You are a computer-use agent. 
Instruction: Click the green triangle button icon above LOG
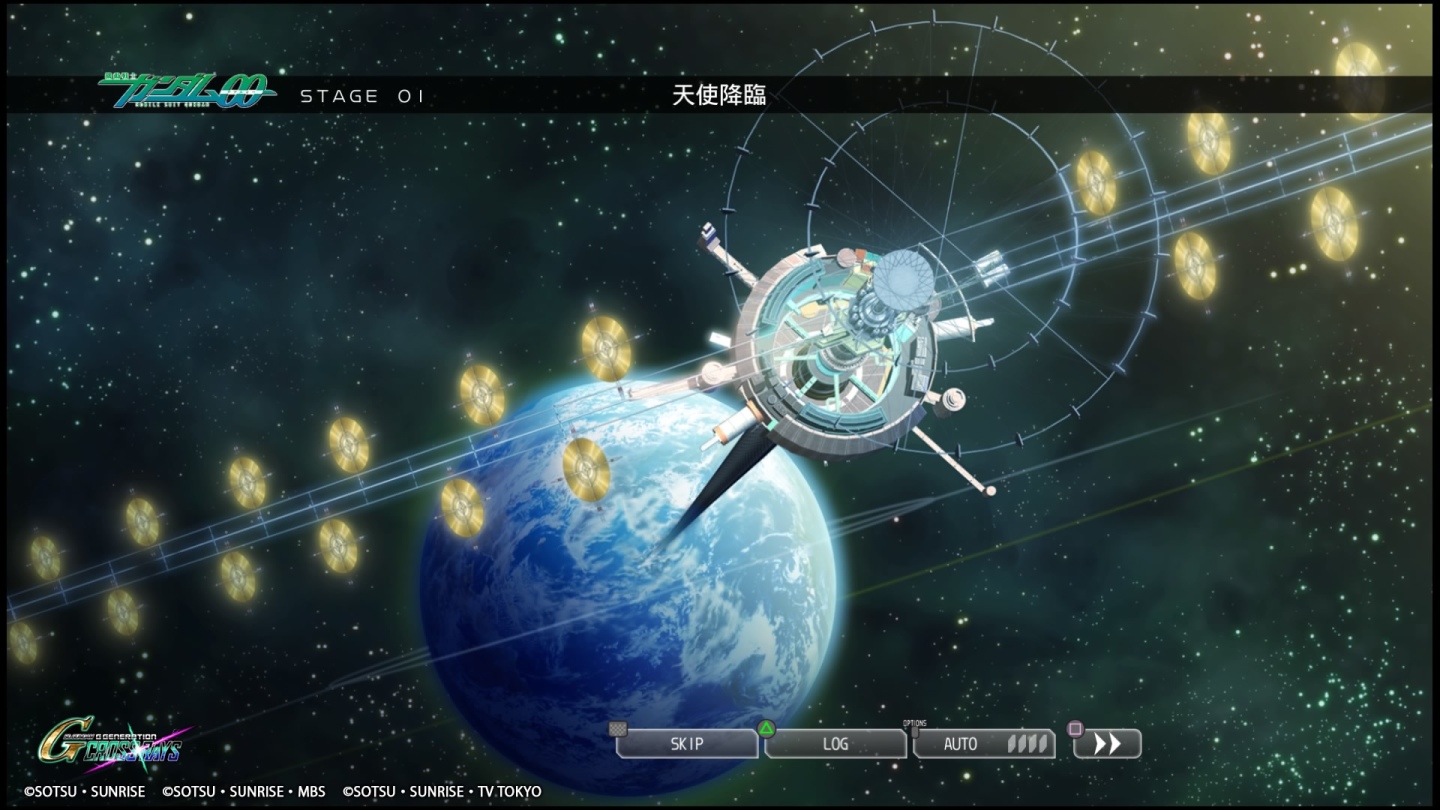766,728
